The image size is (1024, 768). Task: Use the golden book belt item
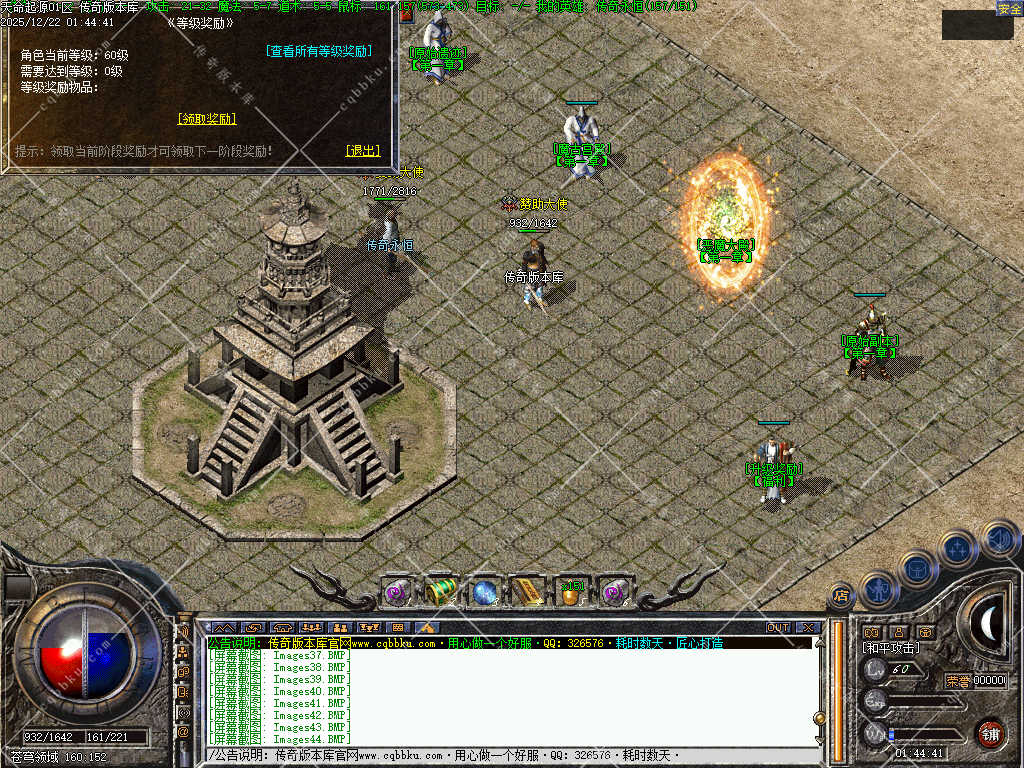point(528,592)
